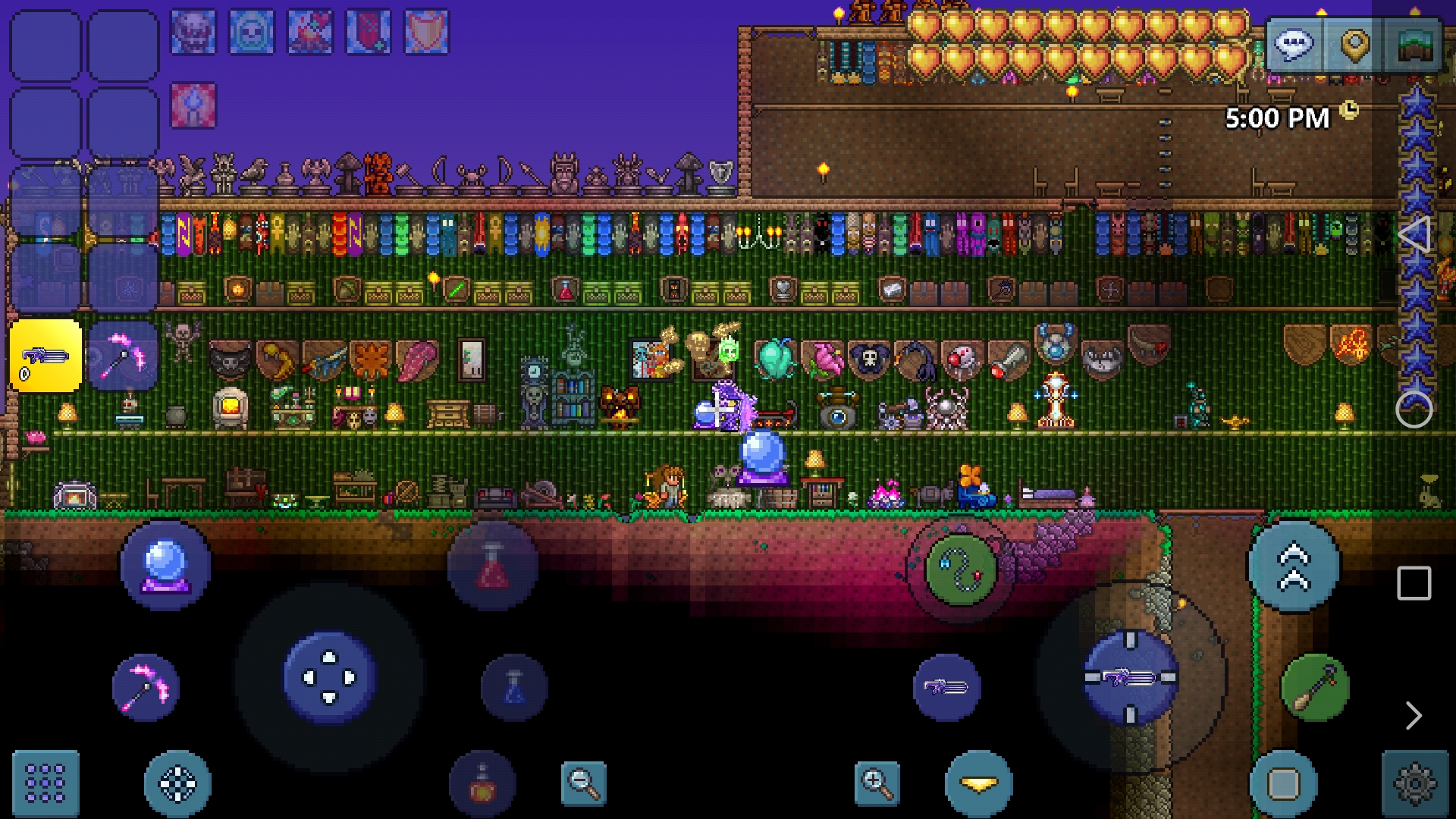This screenshot has width=1456, height=819.
Task: Select the yellow highlighted gun hotbar slot
Action: click(x=45, y=356)
